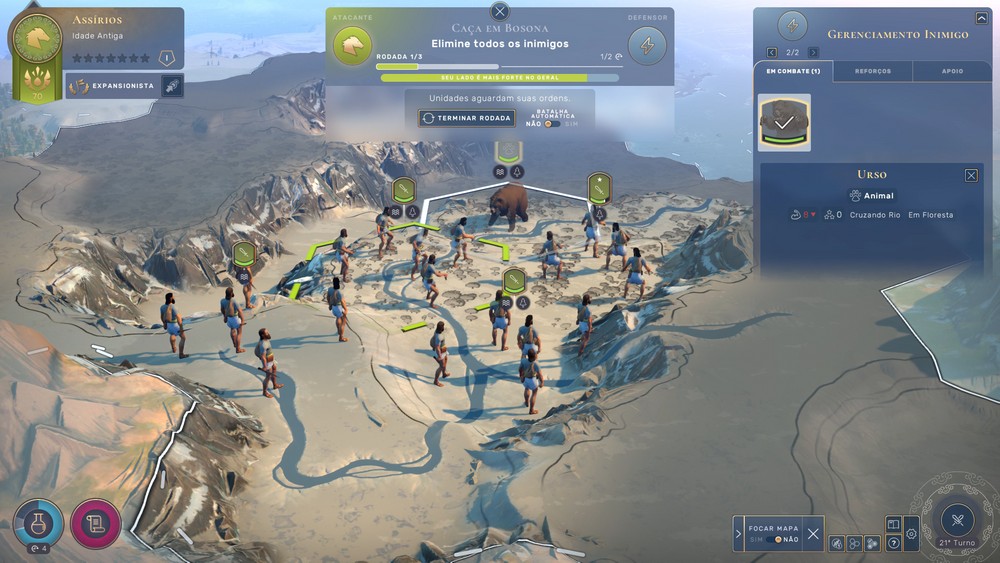The height and width of the screenshot is (563, 1000).
Task: Open the settings gear
Action: coord(911,534)
